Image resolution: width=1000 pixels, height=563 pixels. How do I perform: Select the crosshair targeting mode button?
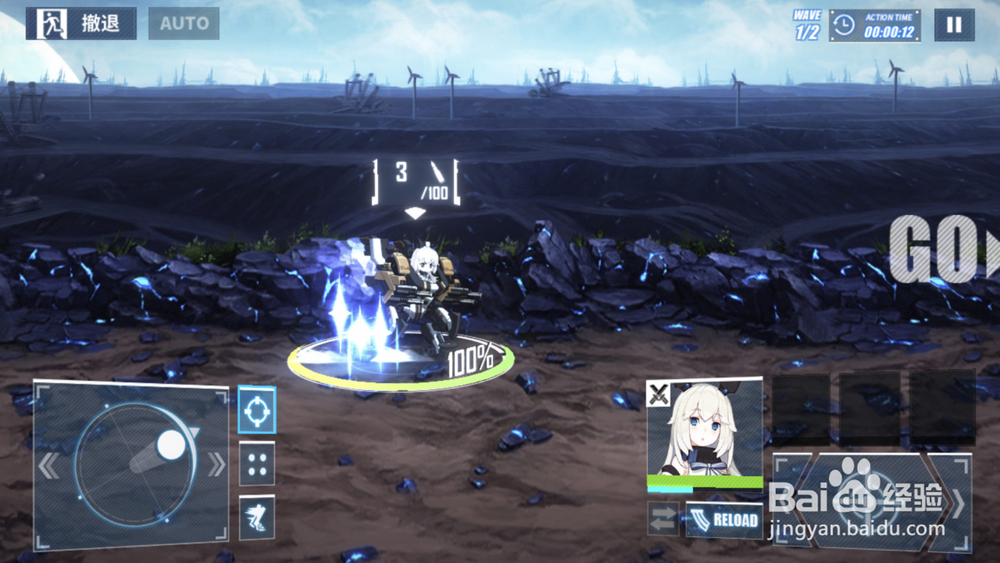click(x=257, y=410)
